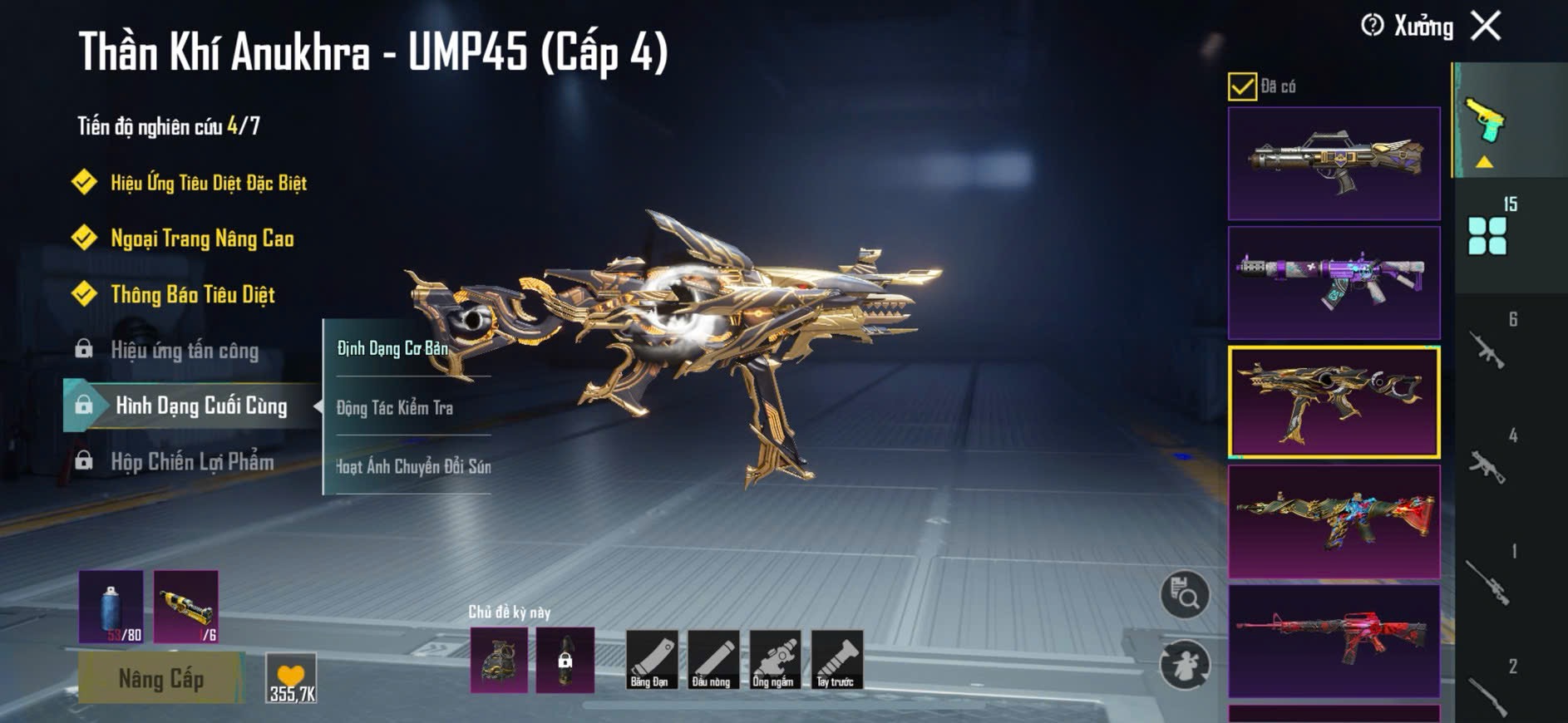Viewport: 1568px width, 723px height.
Task: Click the Nâng Cấp upgrade button
Action: [160, 678]
